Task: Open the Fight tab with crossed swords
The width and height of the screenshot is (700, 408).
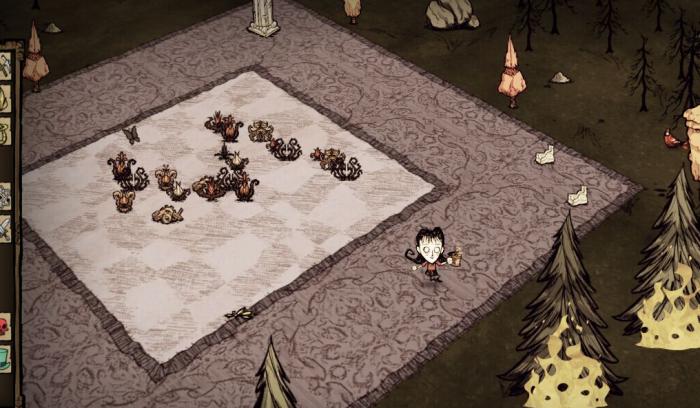Action: click(4, 228)
